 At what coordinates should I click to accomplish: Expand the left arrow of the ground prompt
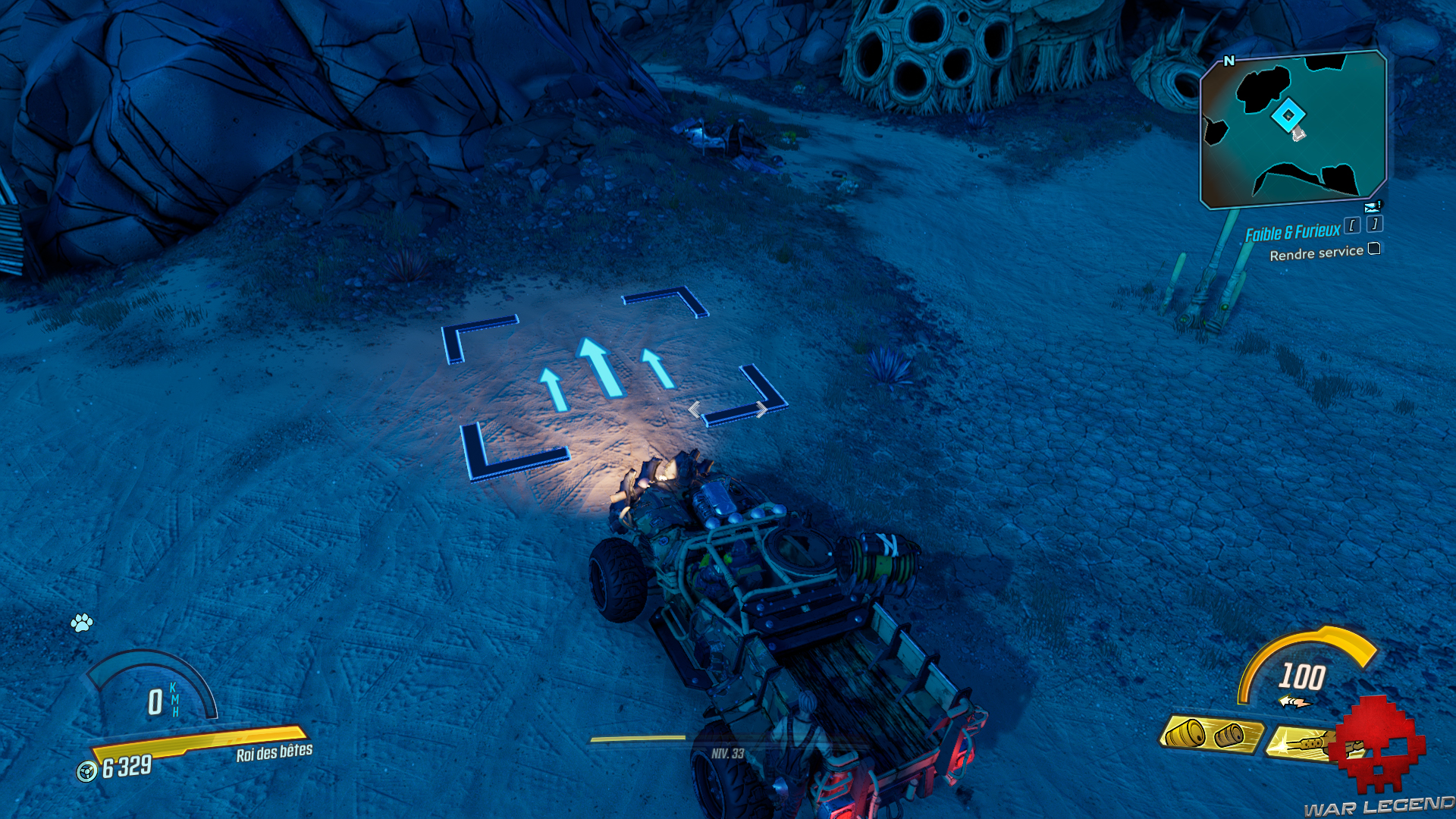coord(694,409)
